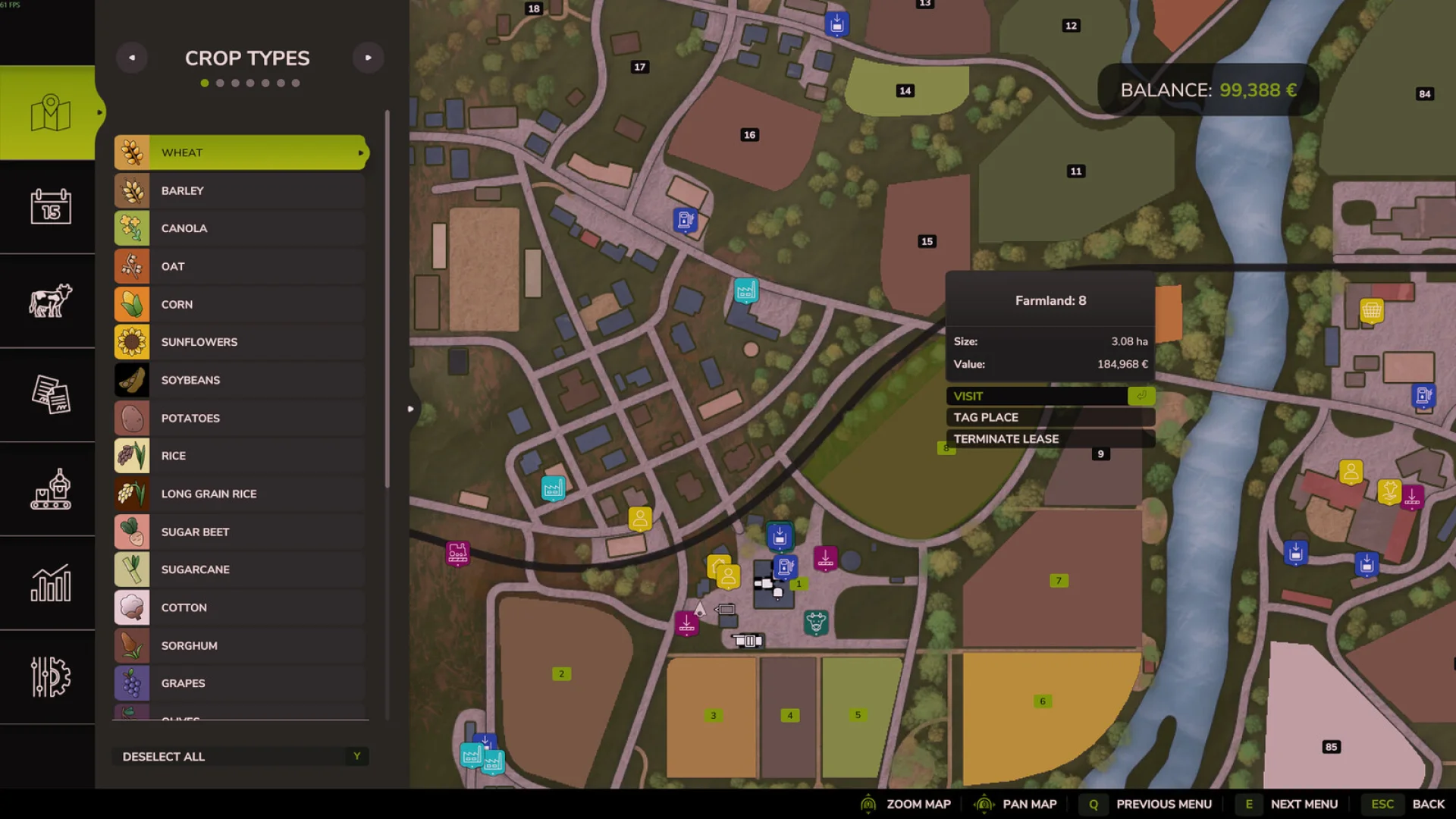
Task: Disable the Corn crop type filter
Action: pos(240,304)
